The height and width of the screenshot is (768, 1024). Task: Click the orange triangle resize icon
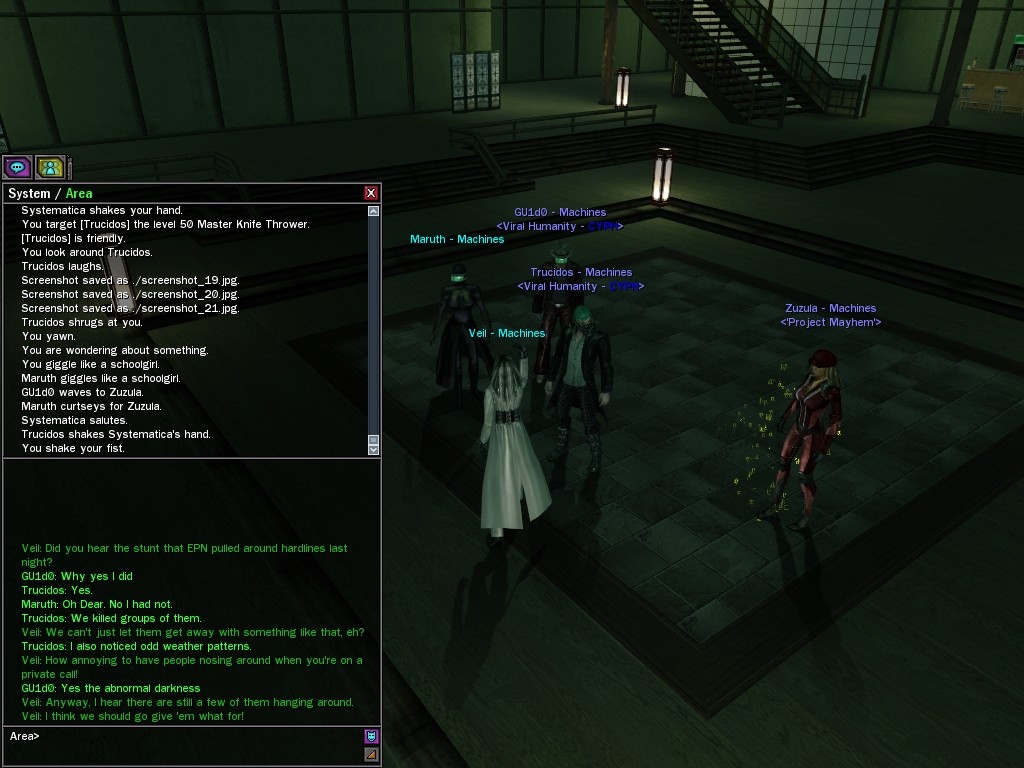tap(371, 754)
